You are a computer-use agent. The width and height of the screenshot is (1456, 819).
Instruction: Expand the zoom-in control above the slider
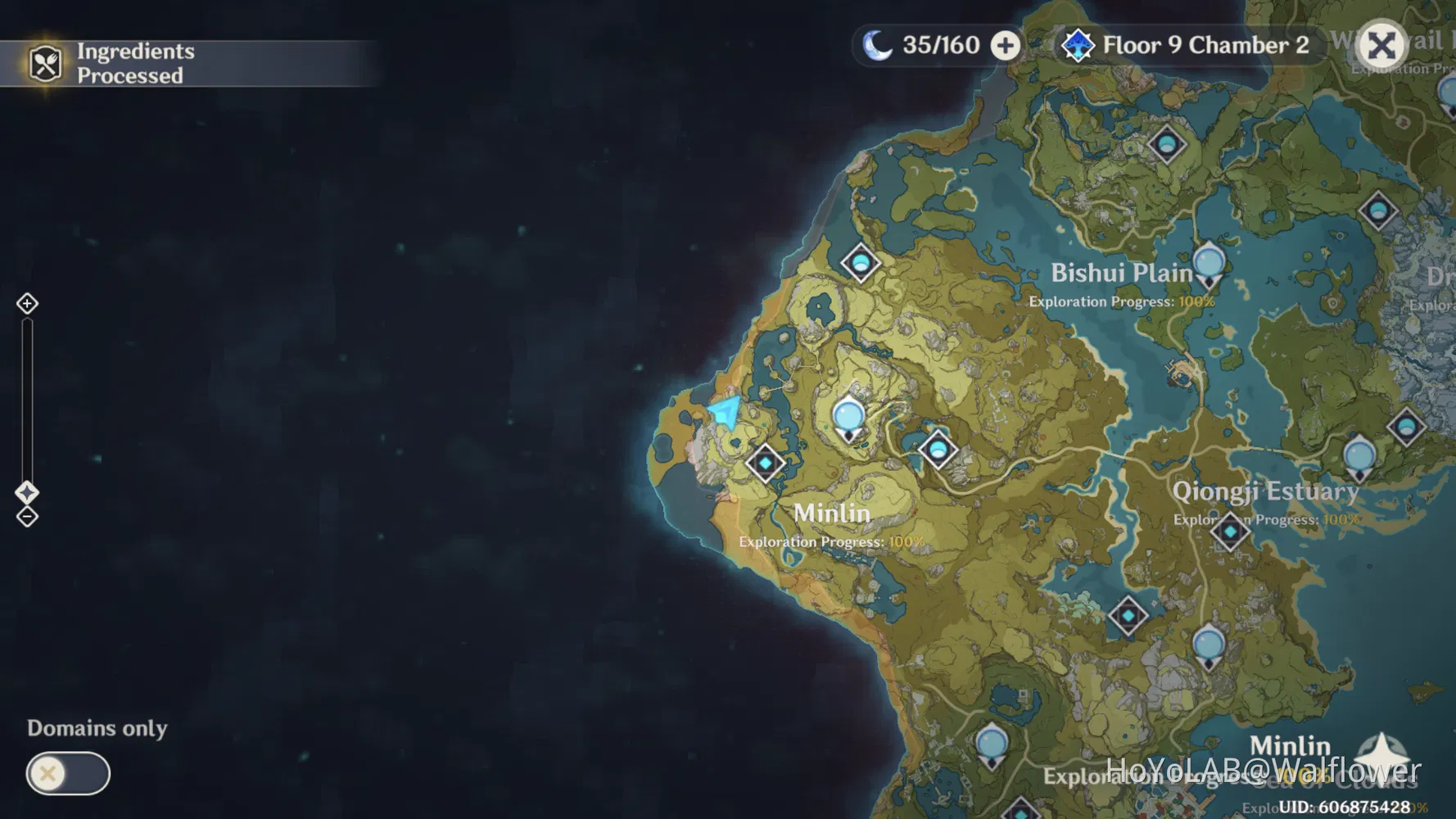(x=27, y=303)
